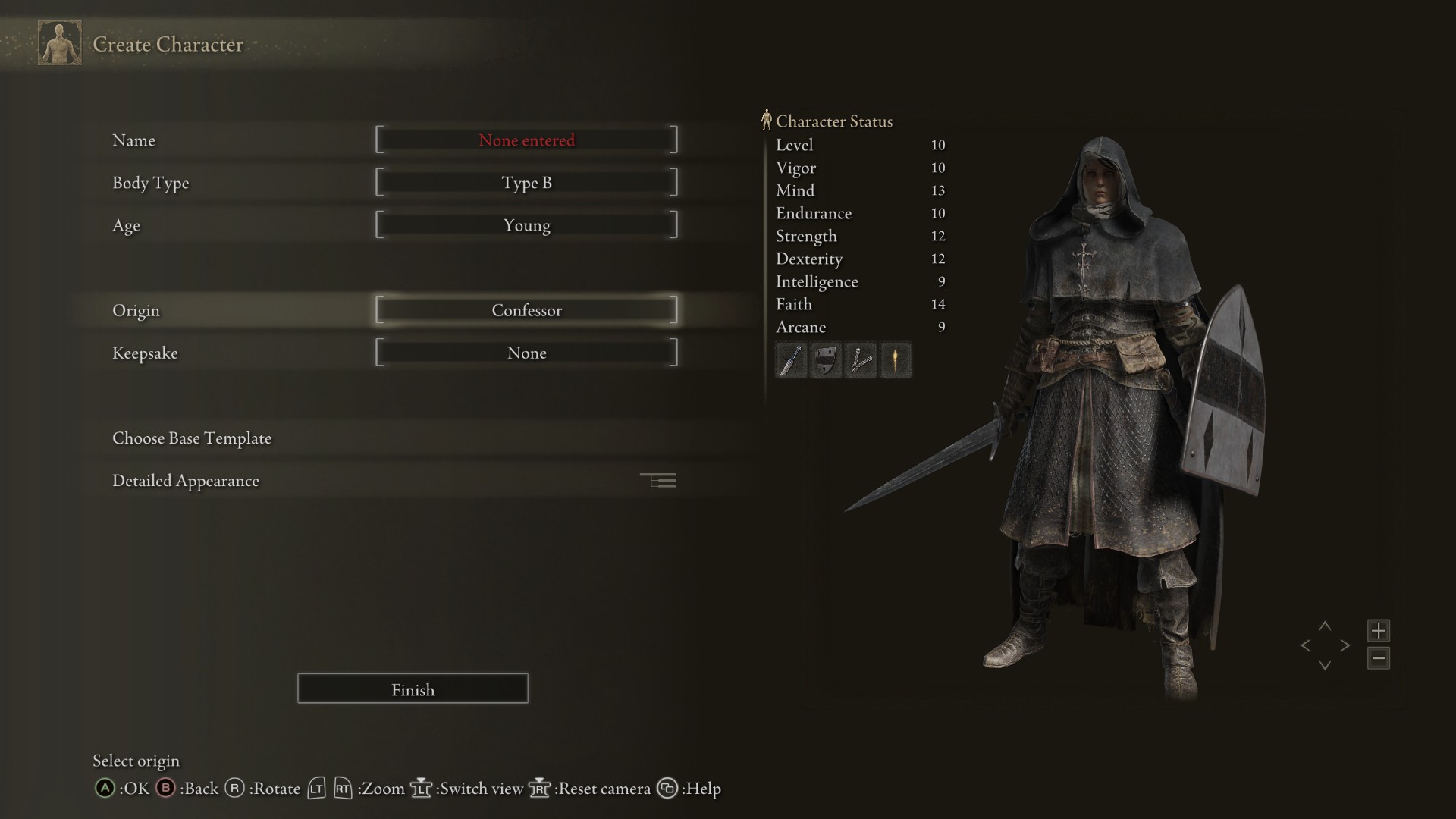1456x819 pixels.
Task: Open Choose Base Template
Action: pyautogui.click(x=192, y=438)
